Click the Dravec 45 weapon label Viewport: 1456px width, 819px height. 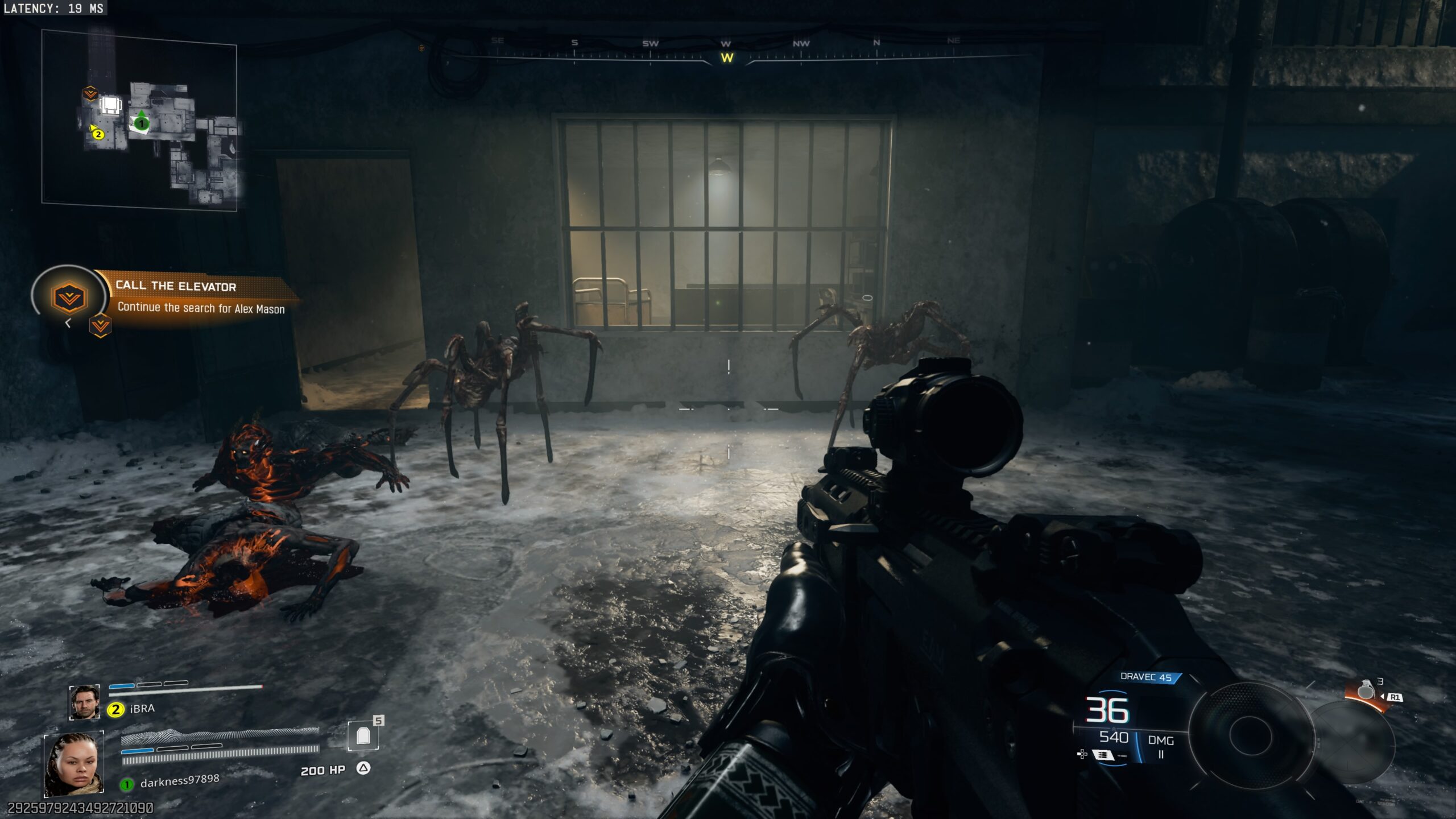pos(1145,677)
